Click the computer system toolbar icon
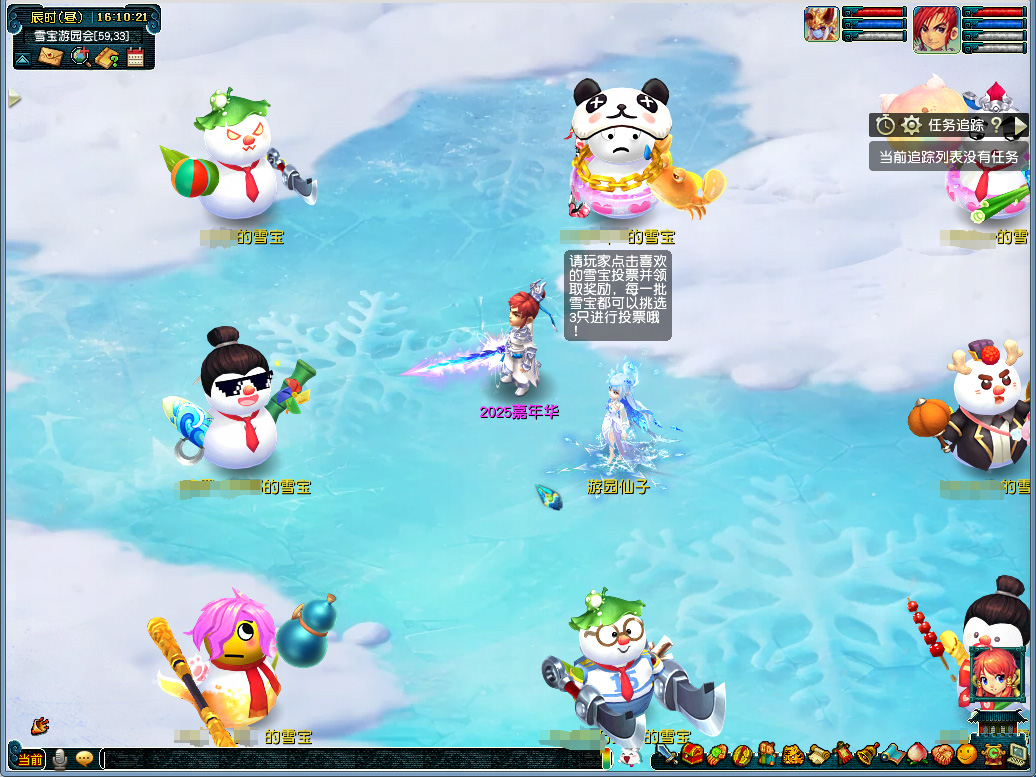1036x777 pixels. (x=1018, y=755)
